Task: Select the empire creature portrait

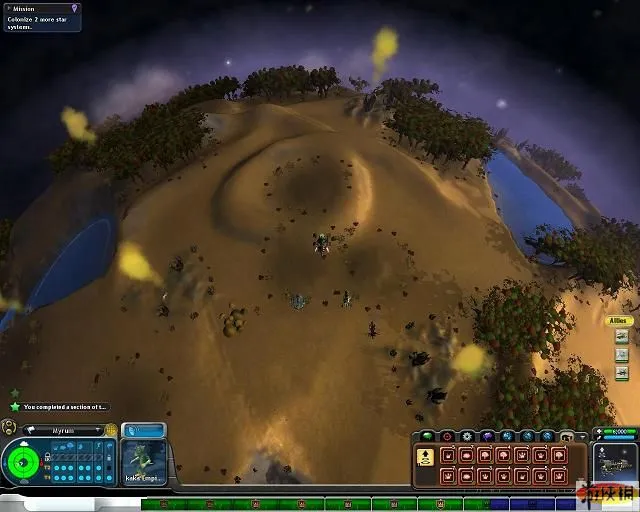Action: 143,462
